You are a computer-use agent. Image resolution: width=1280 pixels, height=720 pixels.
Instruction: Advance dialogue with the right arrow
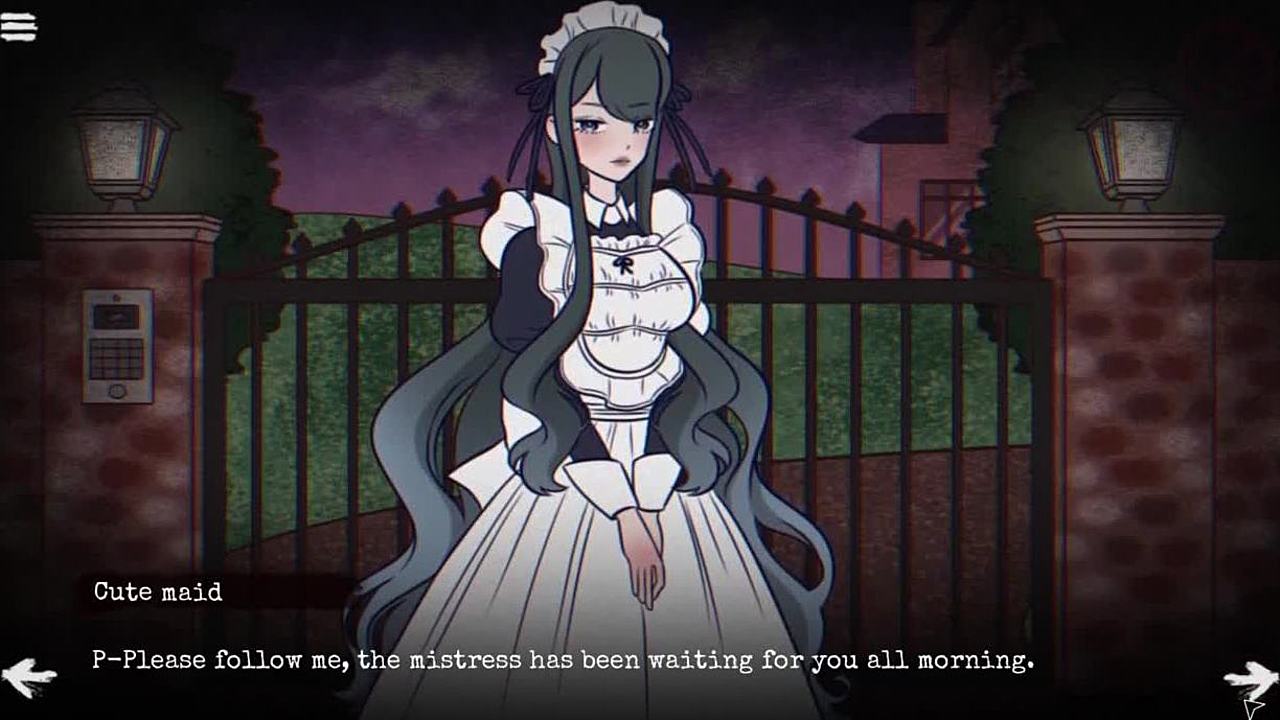point(1249,680)
